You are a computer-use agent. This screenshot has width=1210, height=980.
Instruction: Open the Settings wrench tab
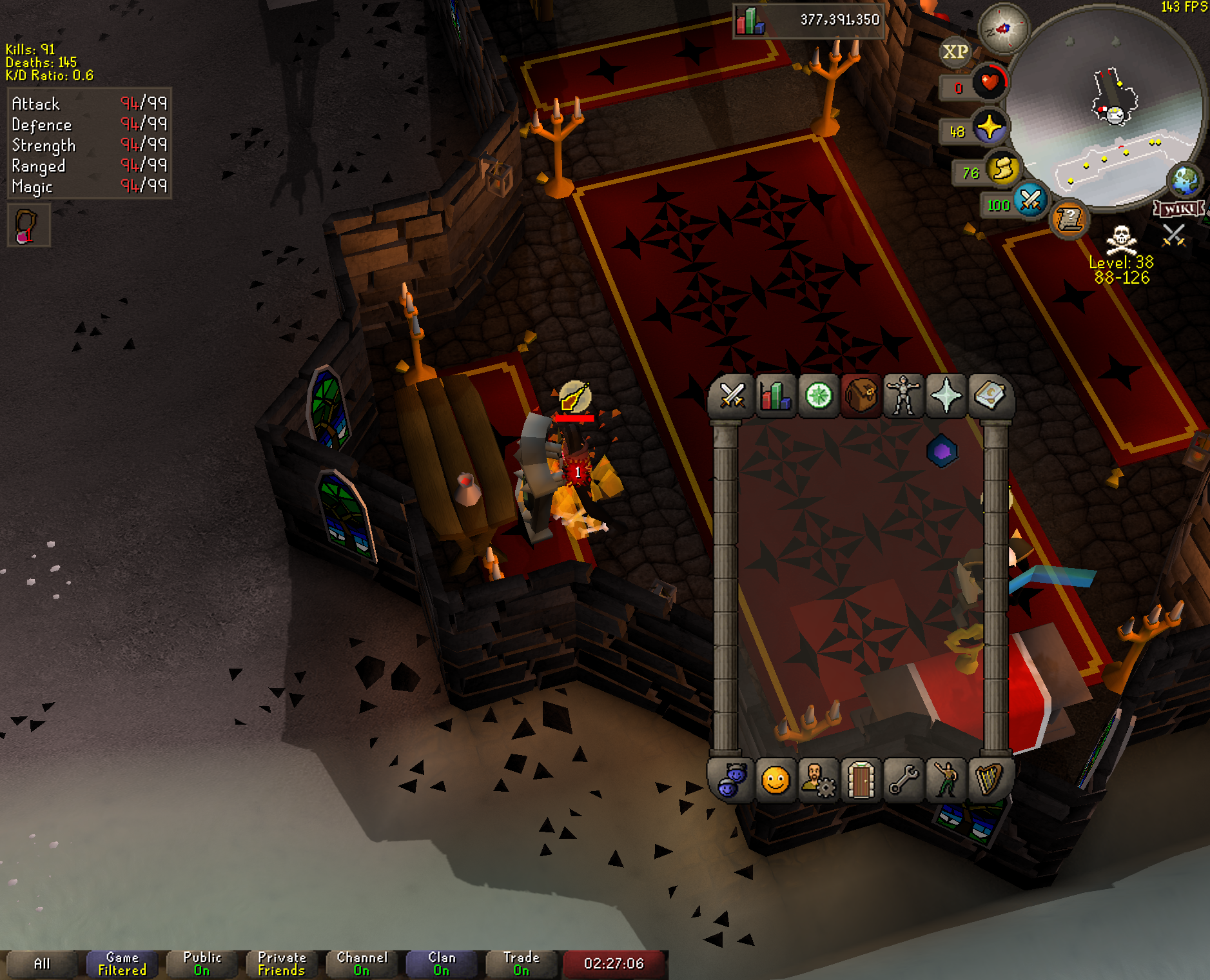tap(903, 780)
